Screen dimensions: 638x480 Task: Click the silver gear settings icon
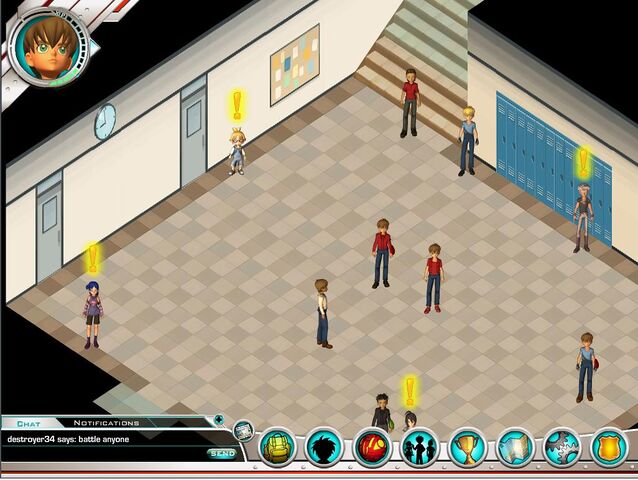click(562, 447)
